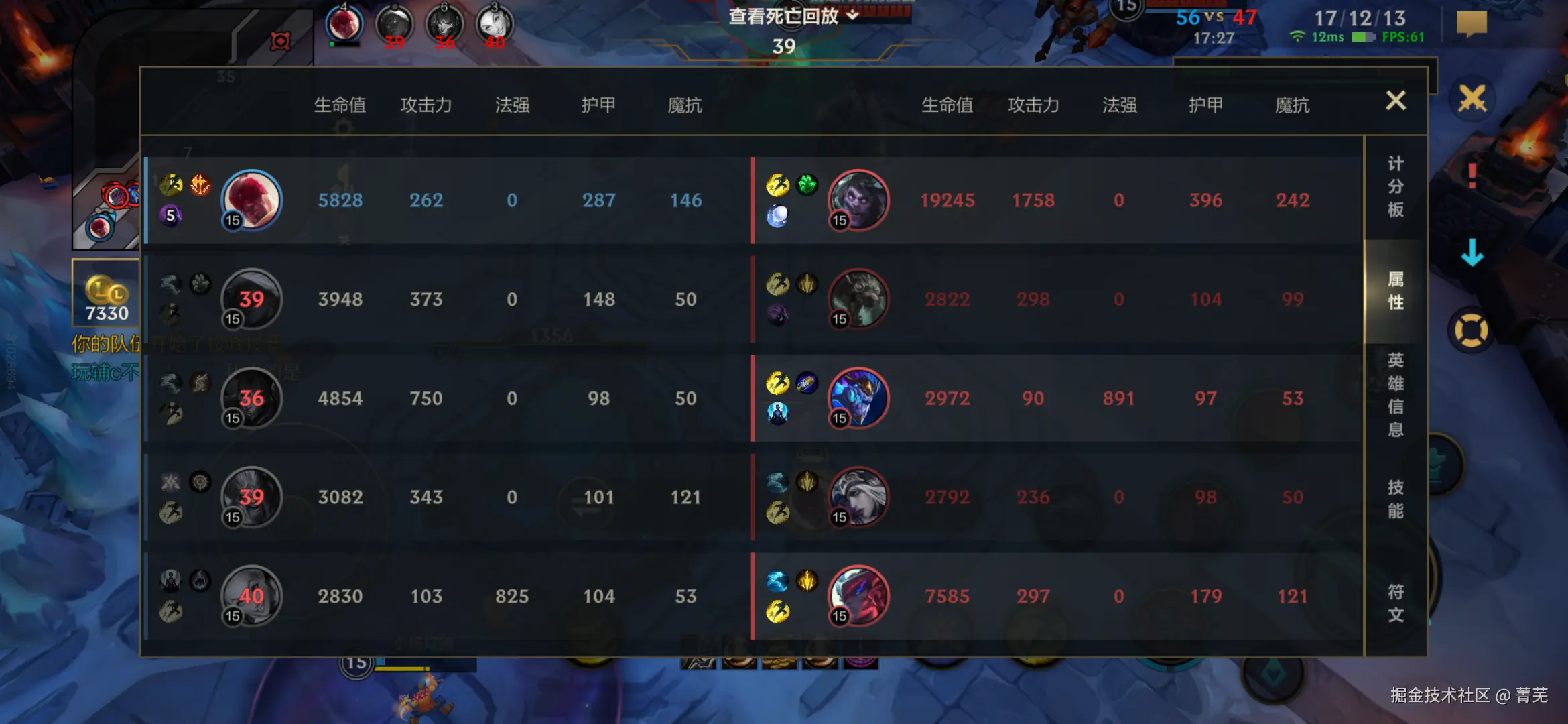
Task: Show the 技能 skills tab
Action: pyautogui.click(x=1395, y=499)
